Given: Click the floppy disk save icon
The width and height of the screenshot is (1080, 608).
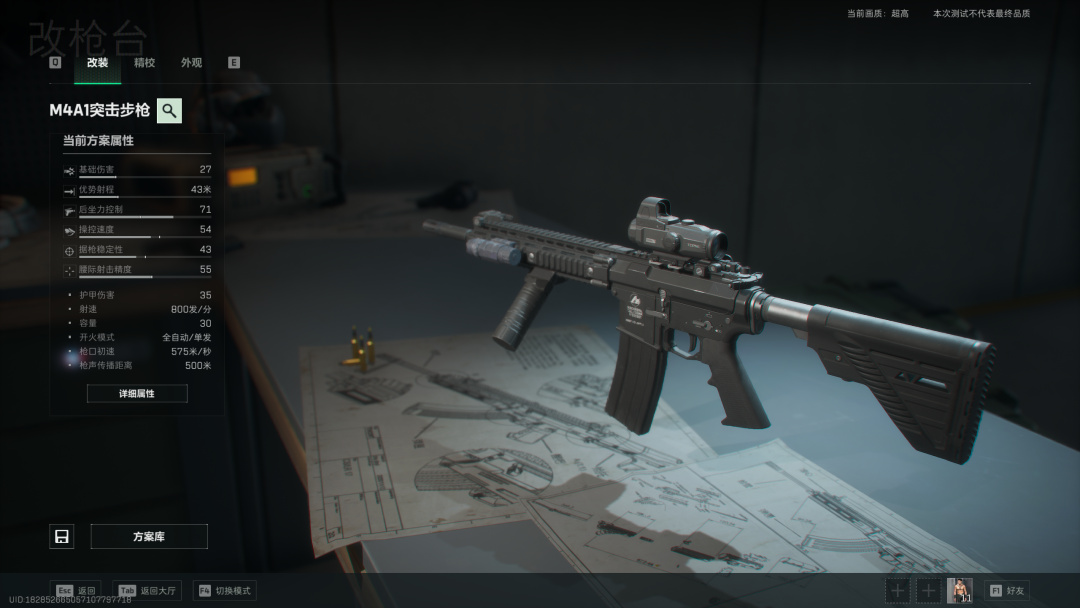Looking at the screenshot, I should [62, 537].
